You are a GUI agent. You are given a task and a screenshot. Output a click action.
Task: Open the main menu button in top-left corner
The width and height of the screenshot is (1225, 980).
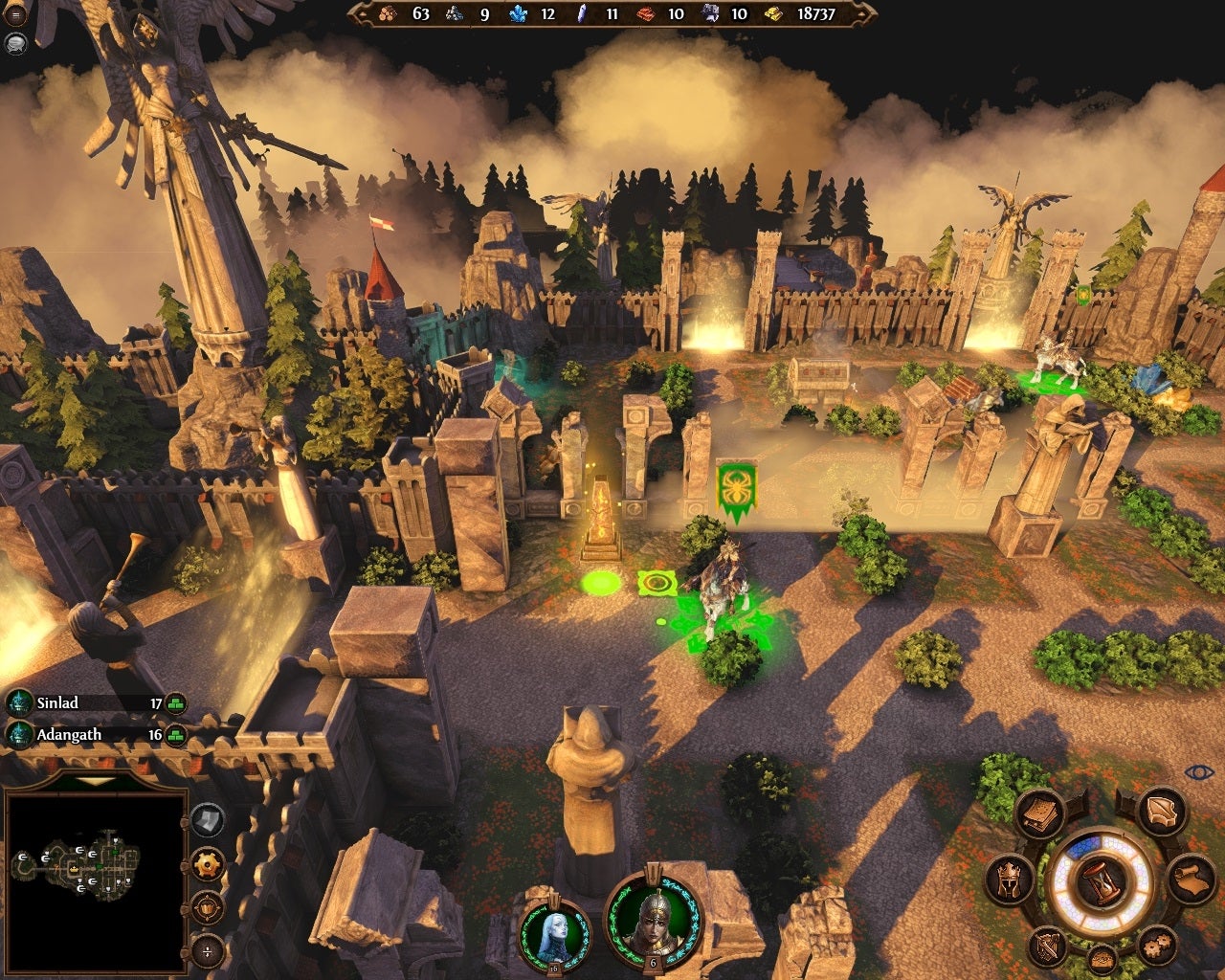click(15, 15)
